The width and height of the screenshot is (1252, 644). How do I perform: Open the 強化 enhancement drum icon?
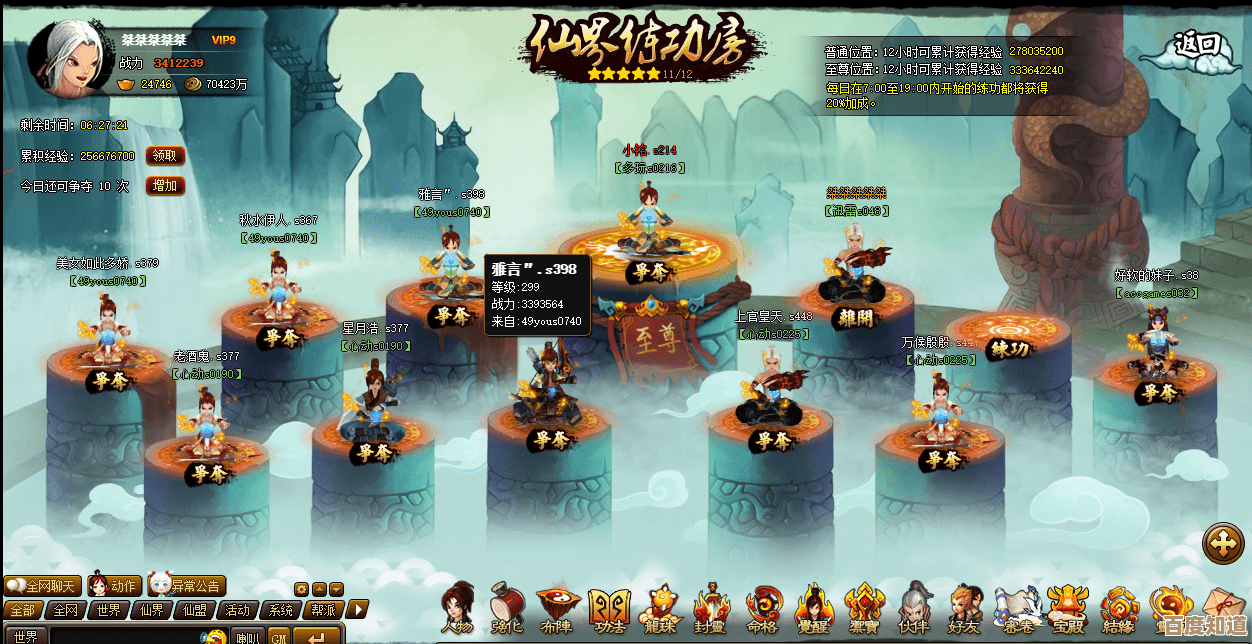pos(508,608)
